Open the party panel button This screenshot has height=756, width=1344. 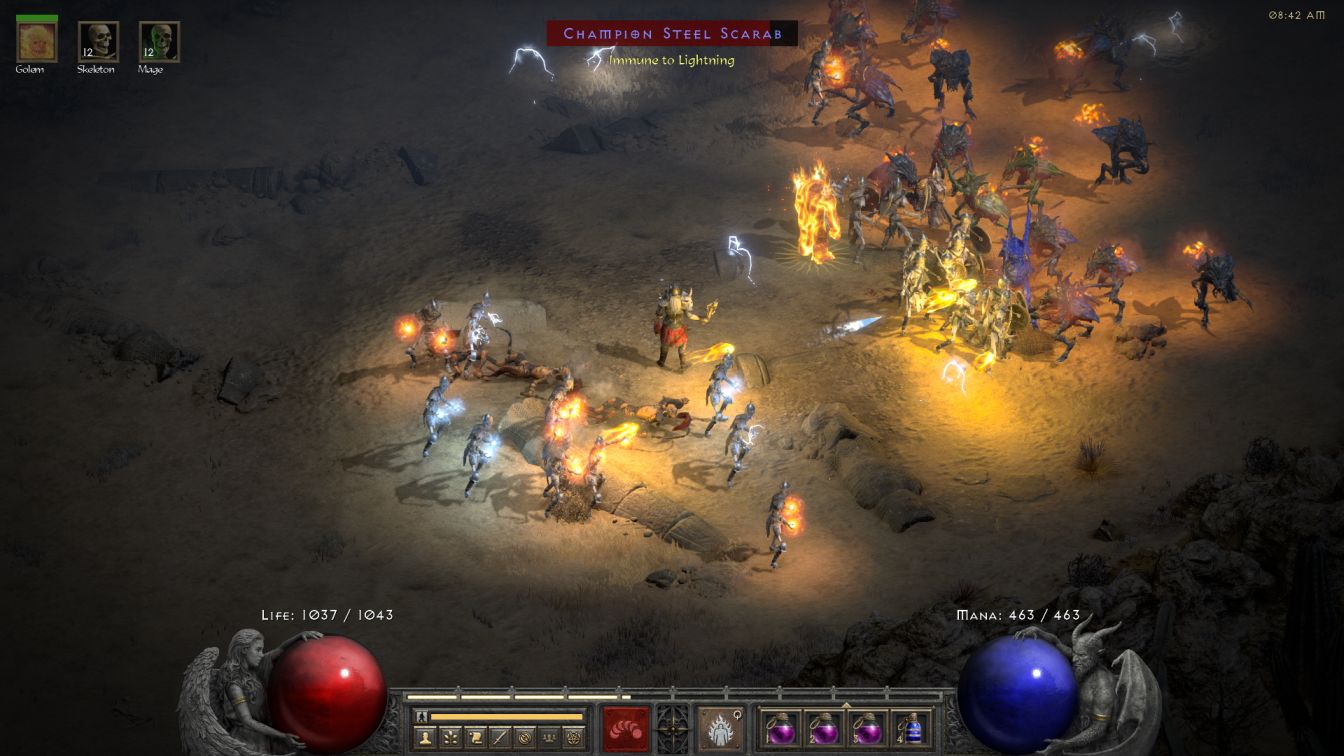click(549, 738)
